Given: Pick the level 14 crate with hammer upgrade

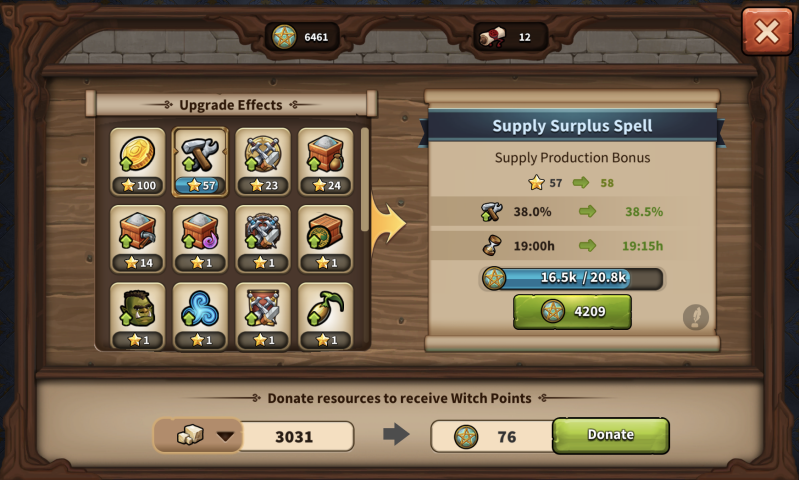Looking at the screenshot, I should pos(138,238).
